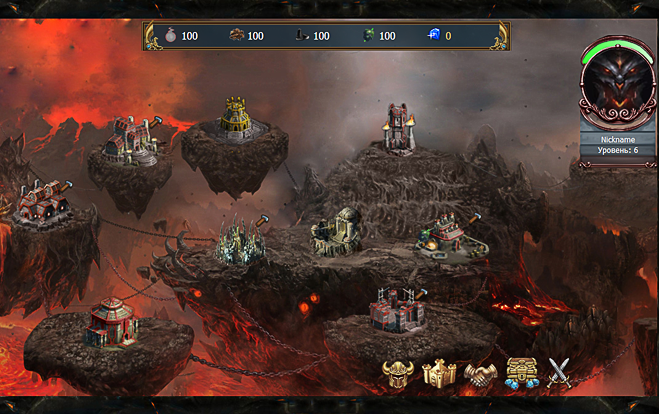Select the dark tower with torches
This screenshot has width=659, height=414.
tap(400, 130)
